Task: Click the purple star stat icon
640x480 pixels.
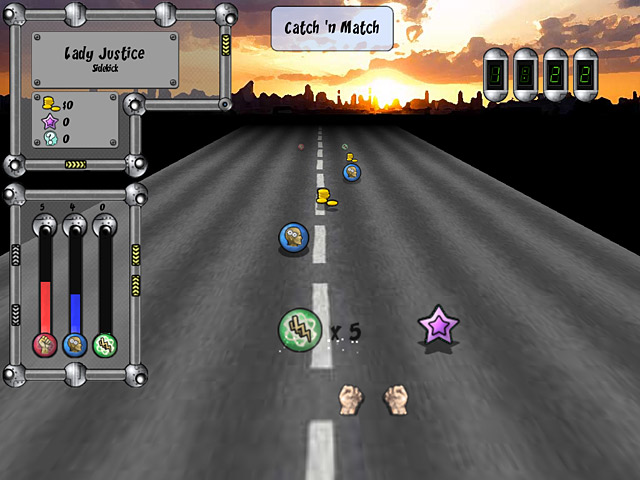Action: tap(50, 121)
